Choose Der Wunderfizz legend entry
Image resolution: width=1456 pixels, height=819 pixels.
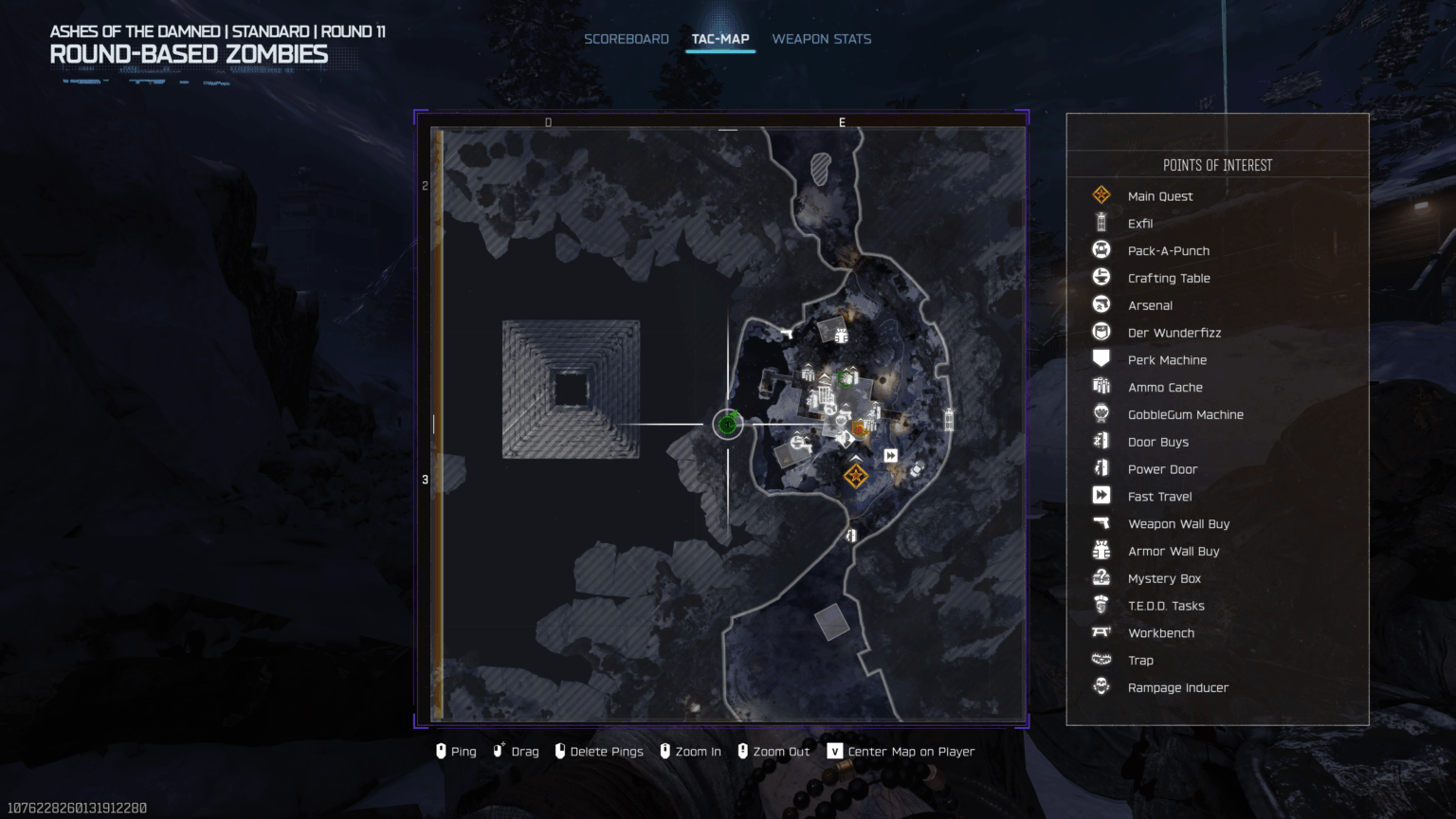[x=1174, y=333]
